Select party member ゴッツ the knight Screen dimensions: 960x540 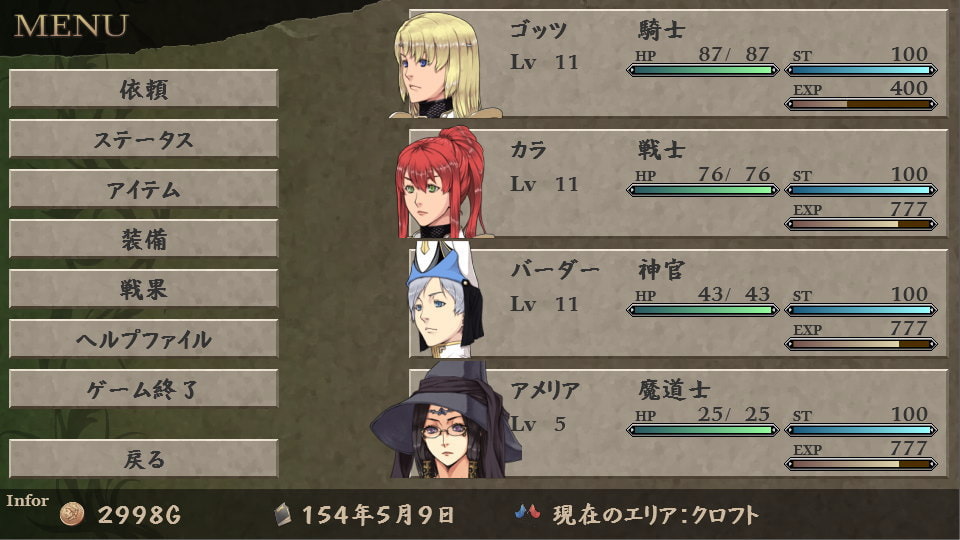tap(678, 63)
